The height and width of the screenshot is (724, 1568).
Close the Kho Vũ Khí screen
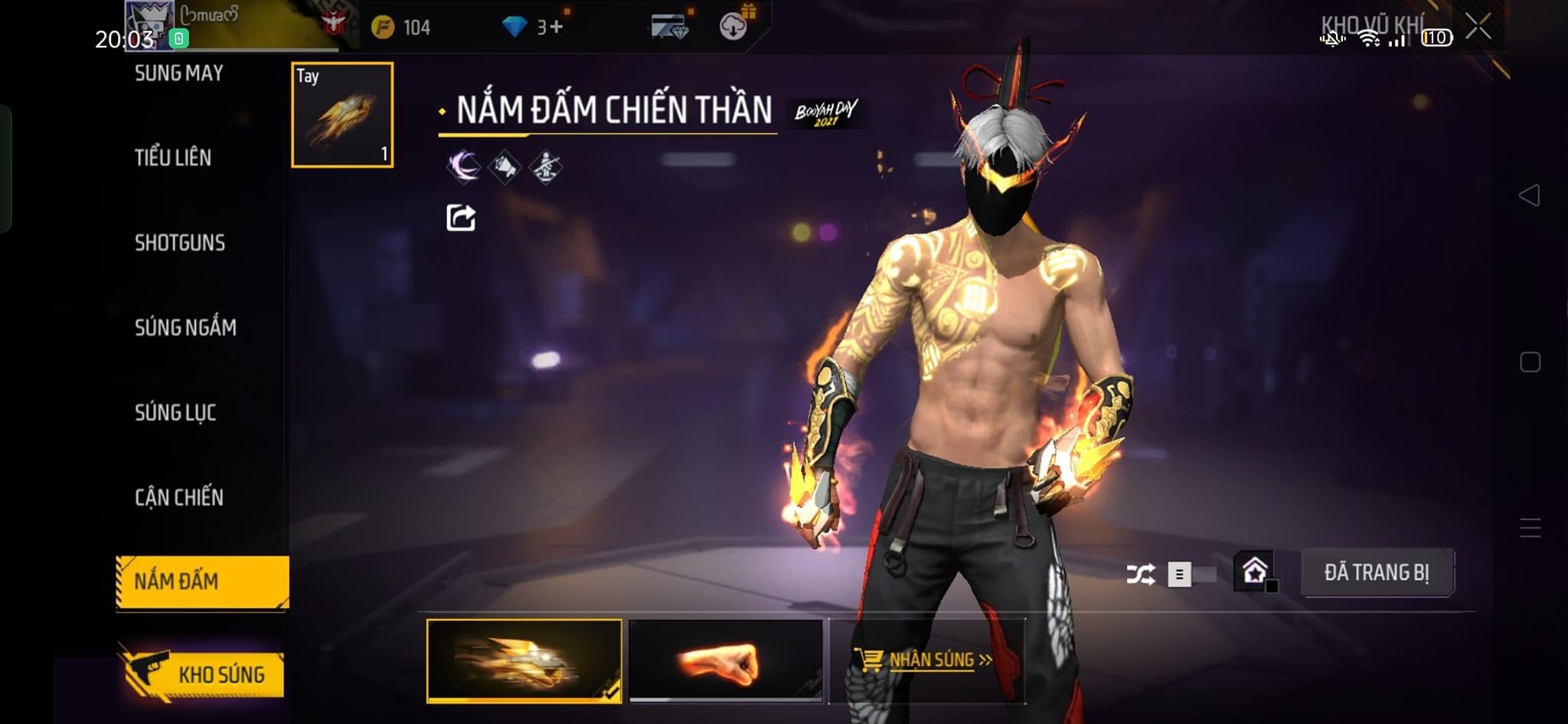click(1478, 27)
